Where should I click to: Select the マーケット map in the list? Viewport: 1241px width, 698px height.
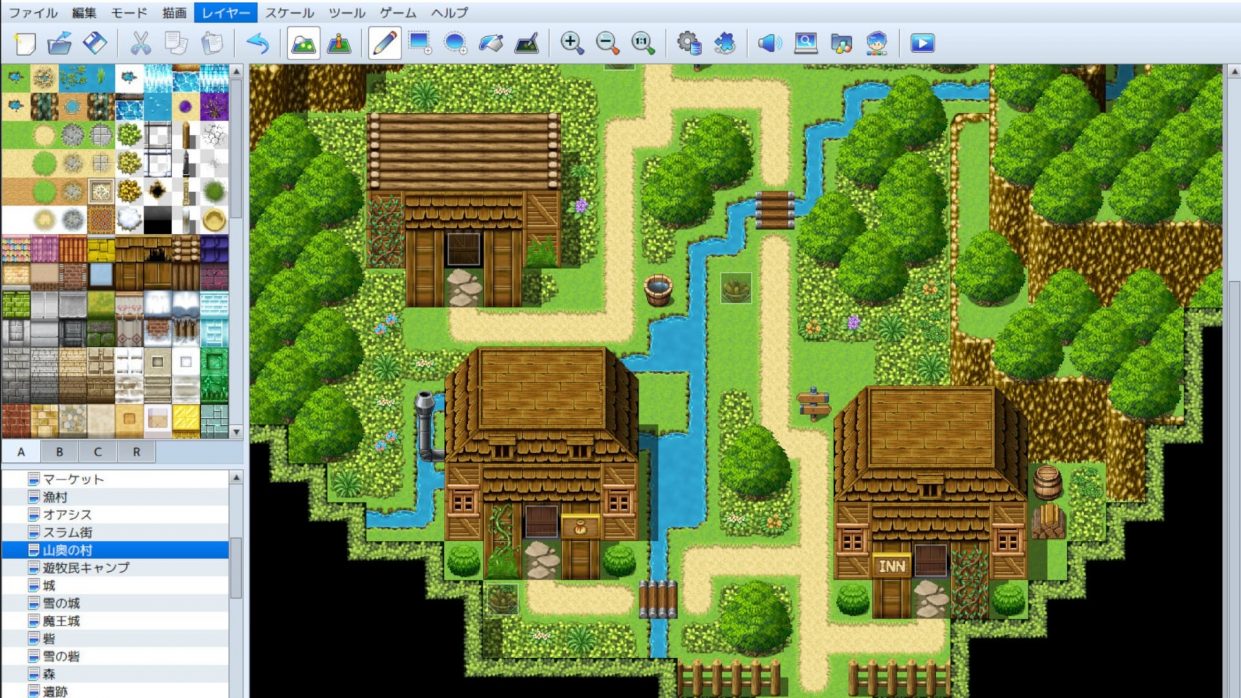73,479
